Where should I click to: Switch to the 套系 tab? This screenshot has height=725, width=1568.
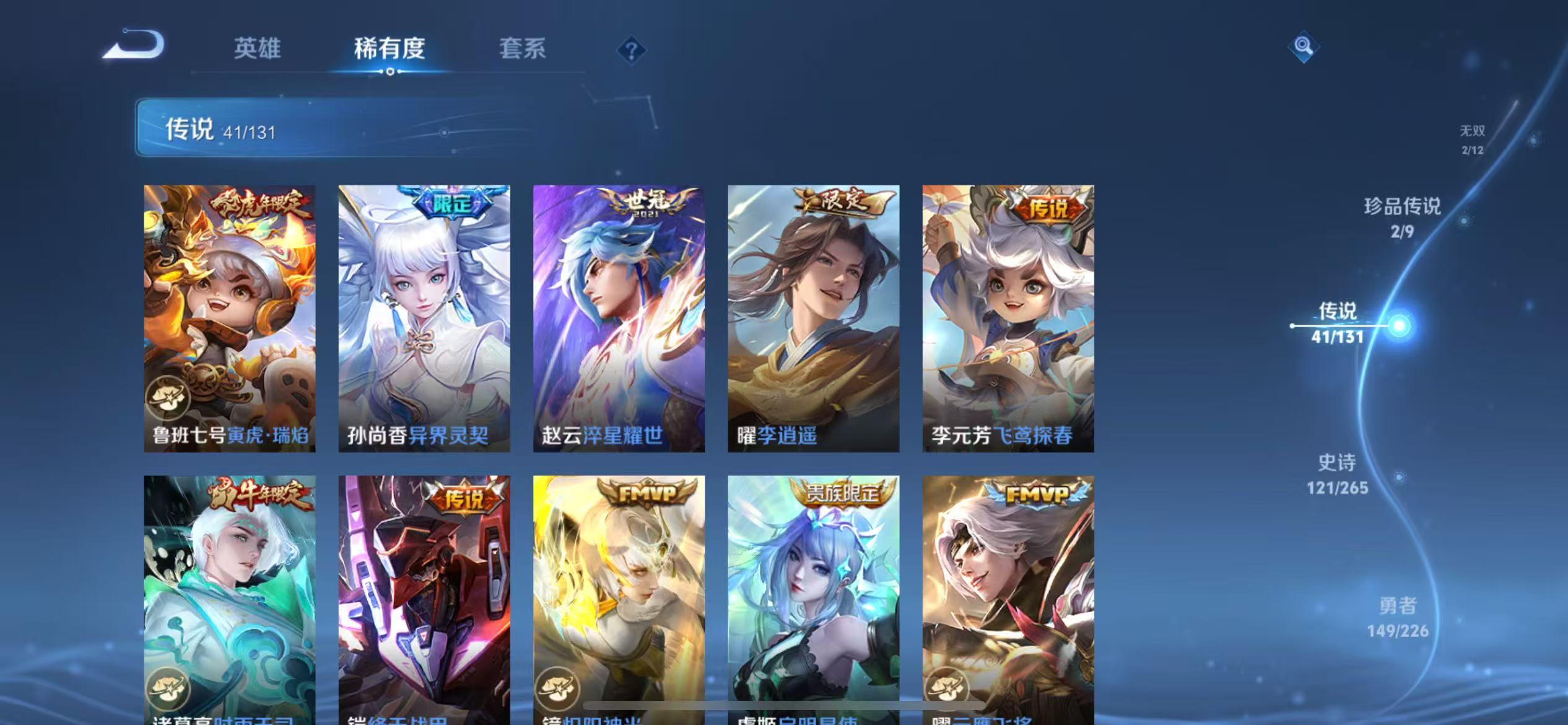523,49
